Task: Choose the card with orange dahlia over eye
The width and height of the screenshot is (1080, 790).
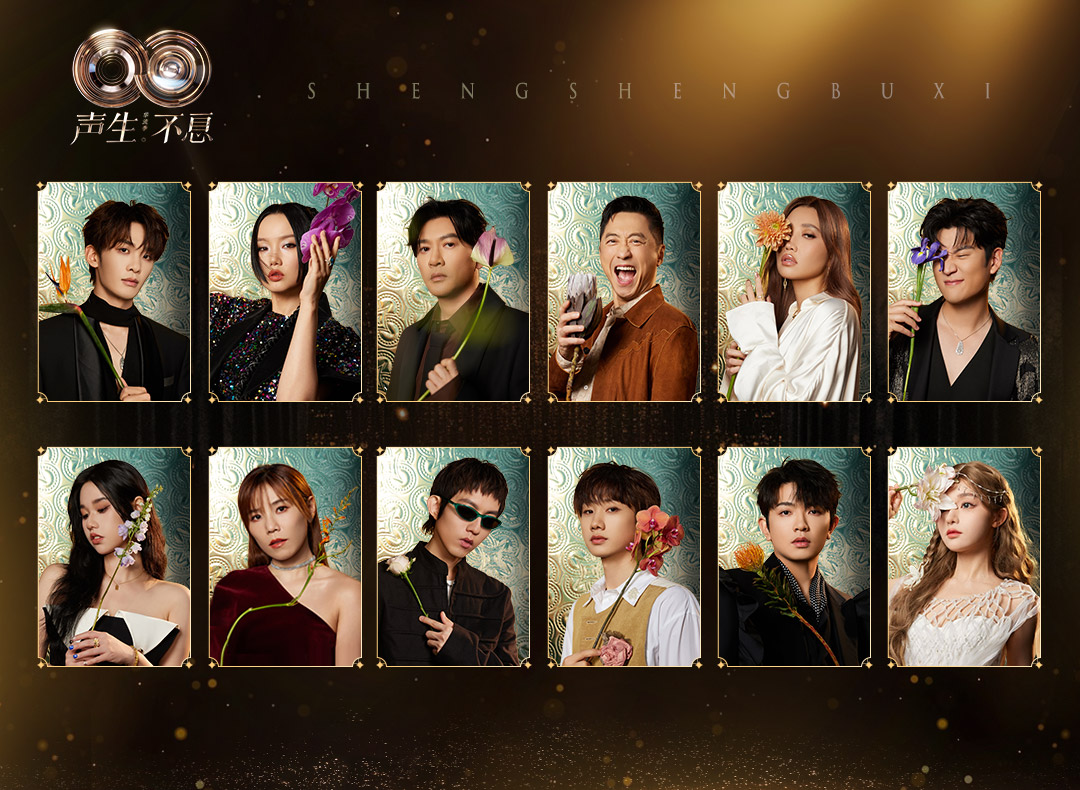Action: point(794,292)
